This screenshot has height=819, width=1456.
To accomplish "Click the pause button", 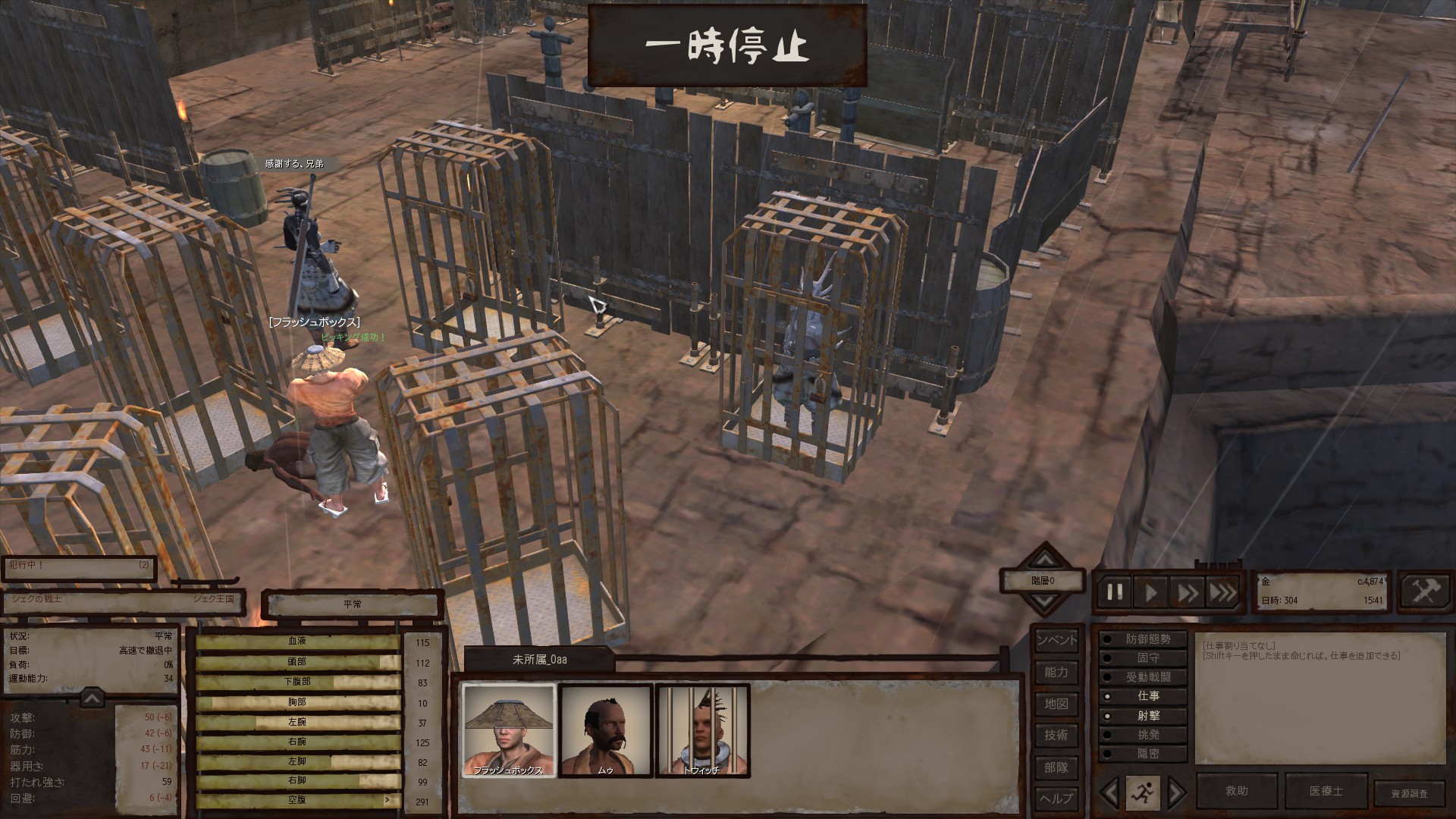I will [1115, 592].
